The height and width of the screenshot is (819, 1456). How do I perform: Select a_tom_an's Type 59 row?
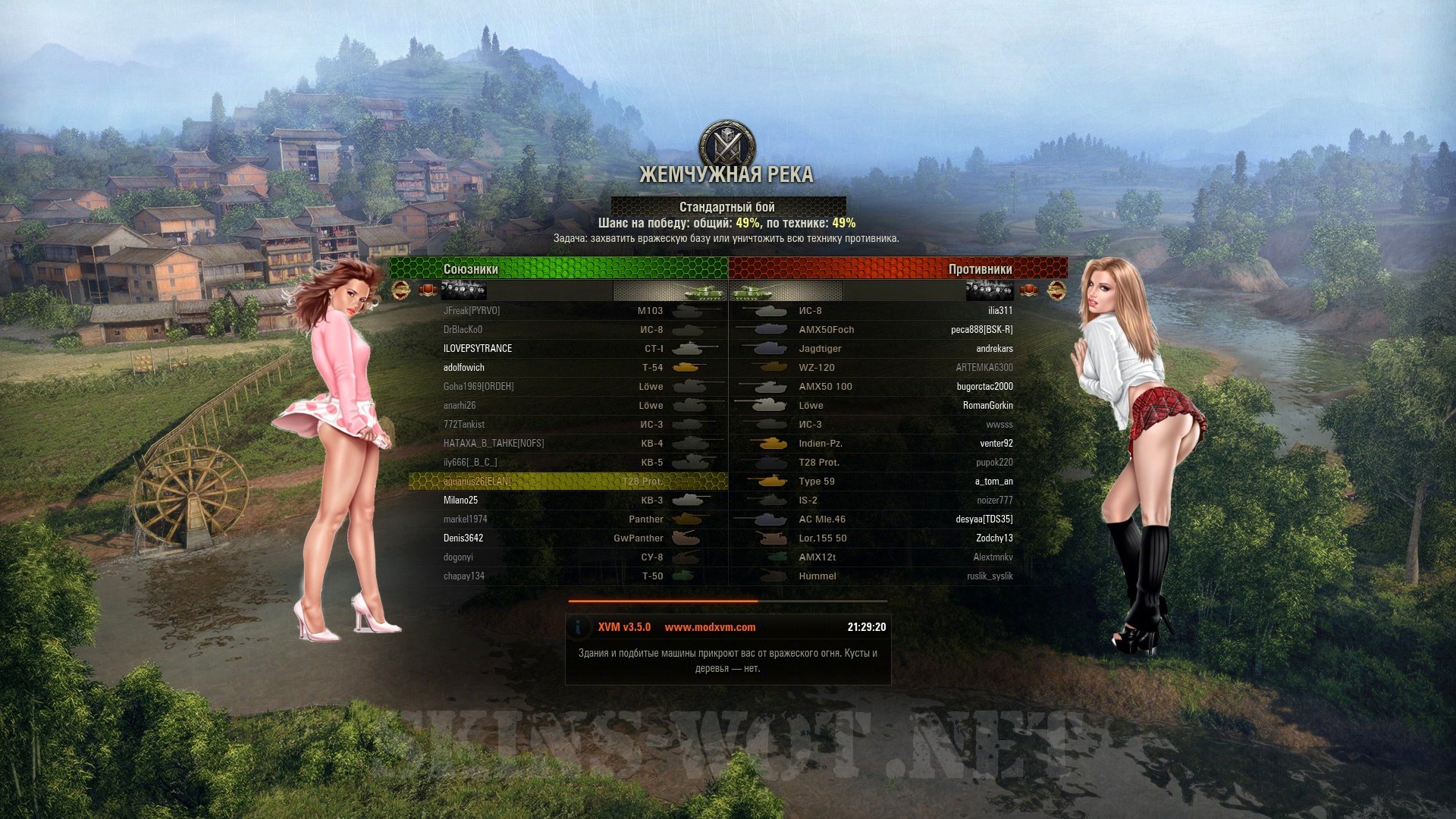coord(993,481)
